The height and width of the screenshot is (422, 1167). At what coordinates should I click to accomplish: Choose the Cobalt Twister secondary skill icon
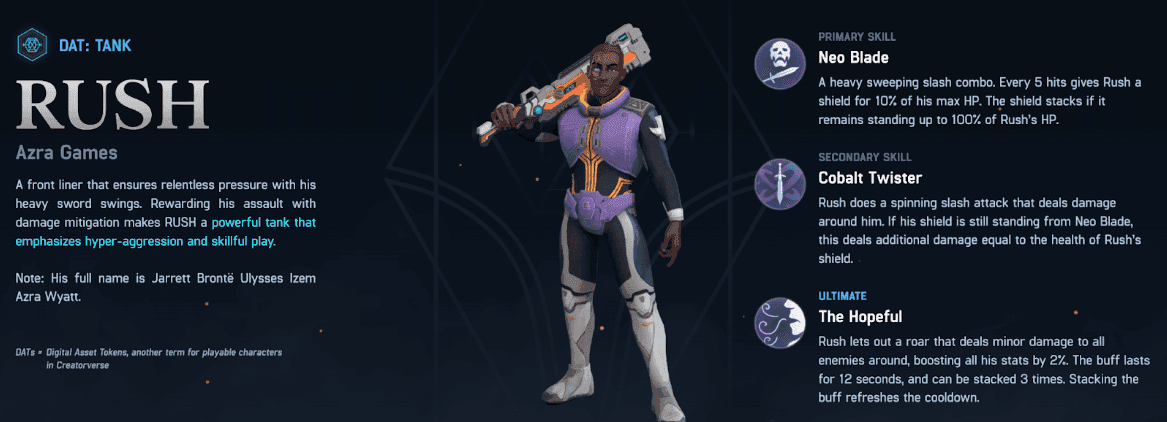click(782, 184)
